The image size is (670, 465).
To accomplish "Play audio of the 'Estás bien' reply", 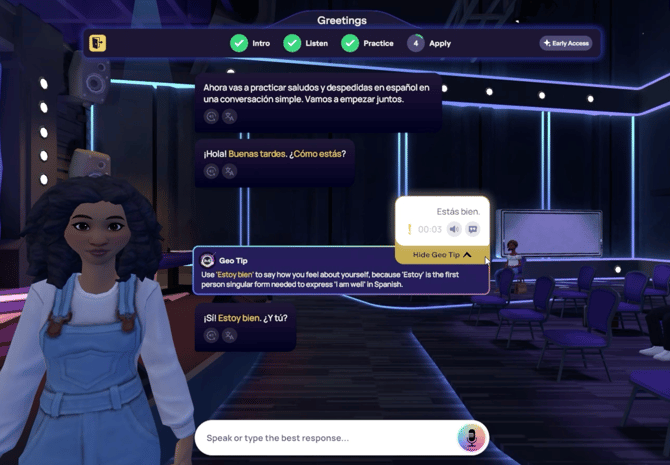I will click(454, 229).
